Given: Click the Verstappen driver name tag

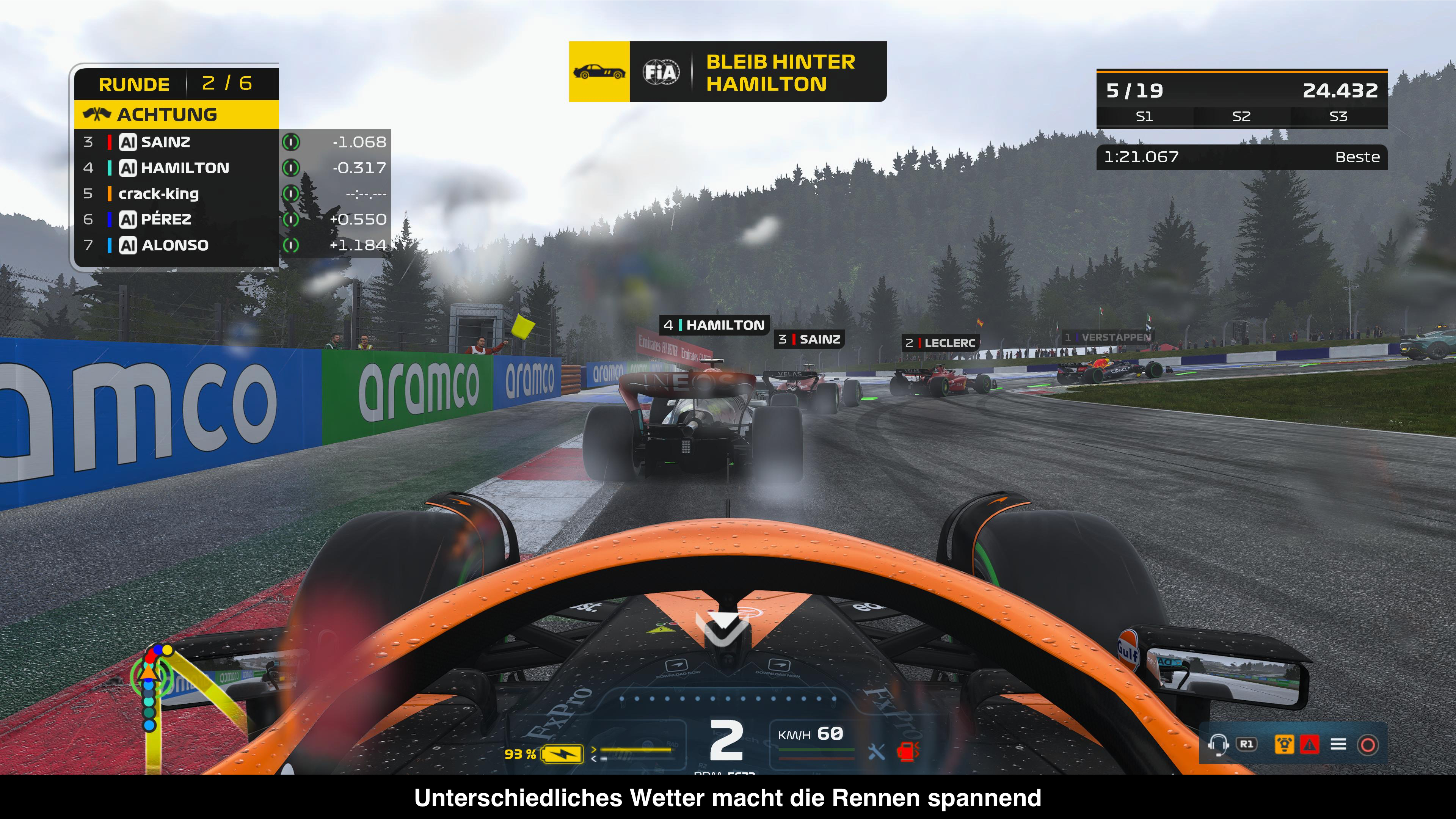Looking at the screenshot, I should coord(1107,337).
